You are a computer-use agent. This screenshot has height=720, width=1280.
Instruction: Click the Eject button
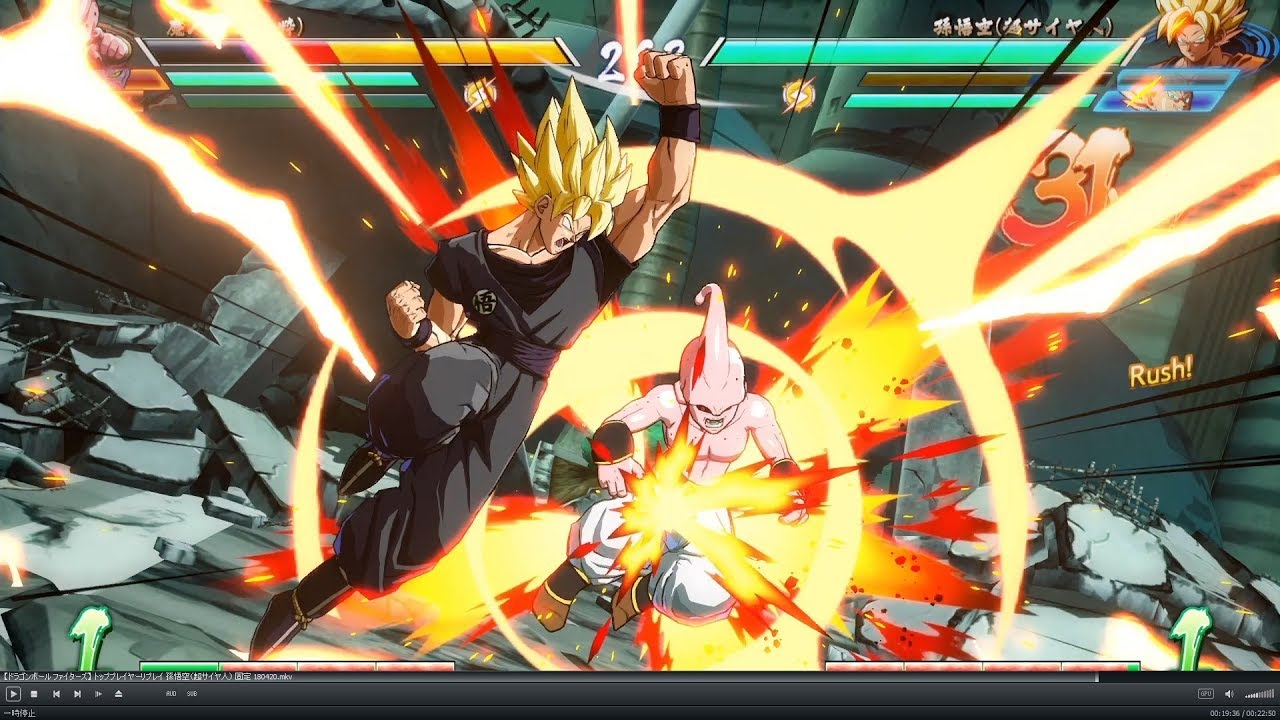click(118, 693)
